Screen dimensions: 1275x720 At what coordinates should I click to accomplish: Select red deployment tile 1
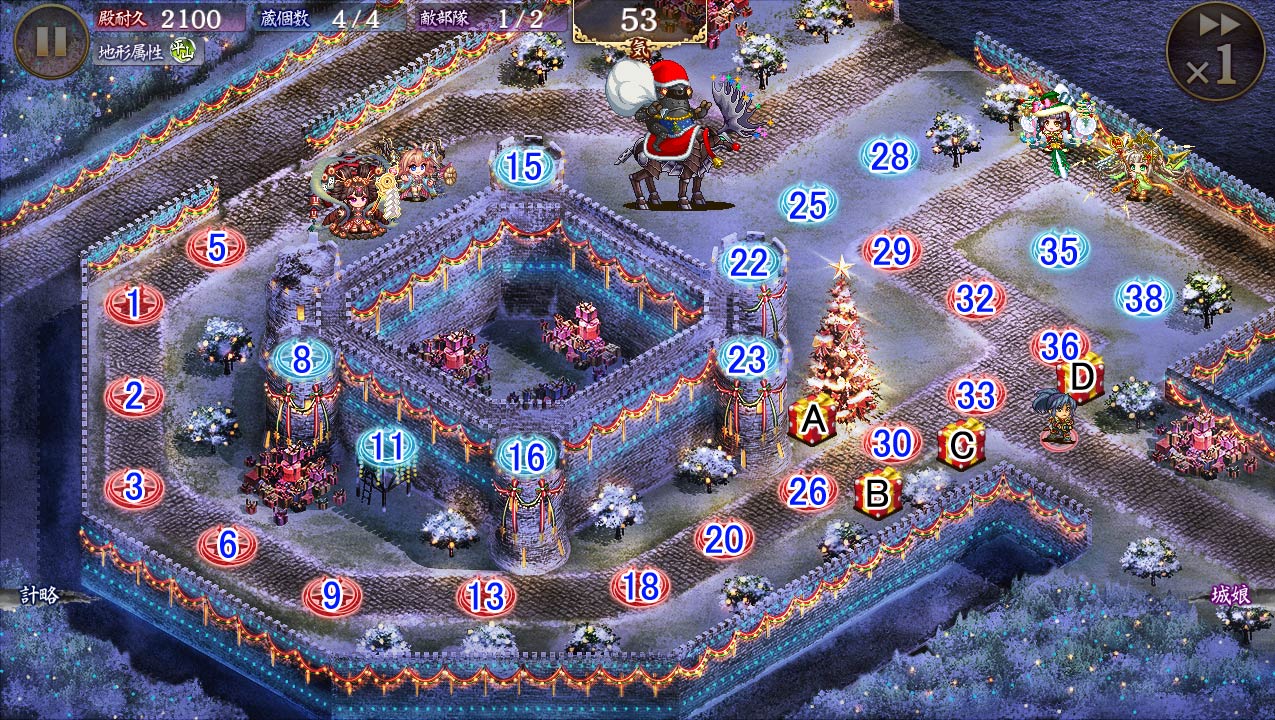(x=134, y=303)
